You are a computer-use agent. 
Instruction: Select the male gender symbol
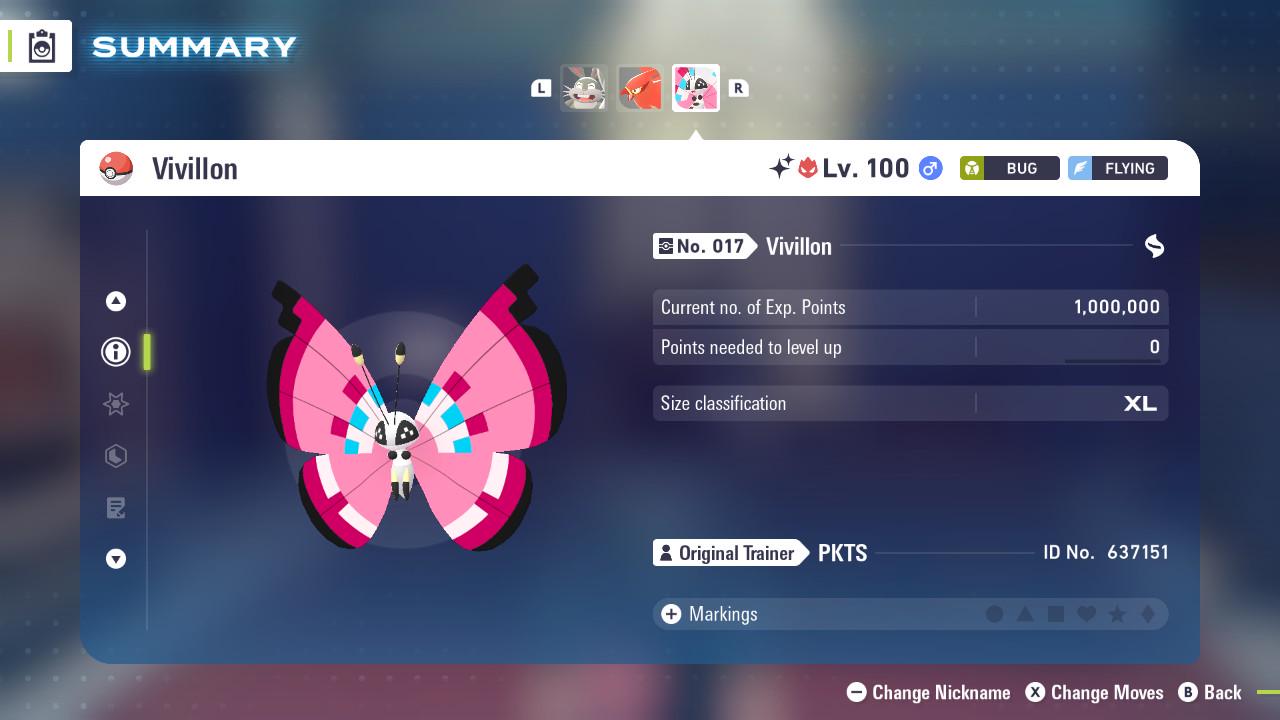pos(928,168)
